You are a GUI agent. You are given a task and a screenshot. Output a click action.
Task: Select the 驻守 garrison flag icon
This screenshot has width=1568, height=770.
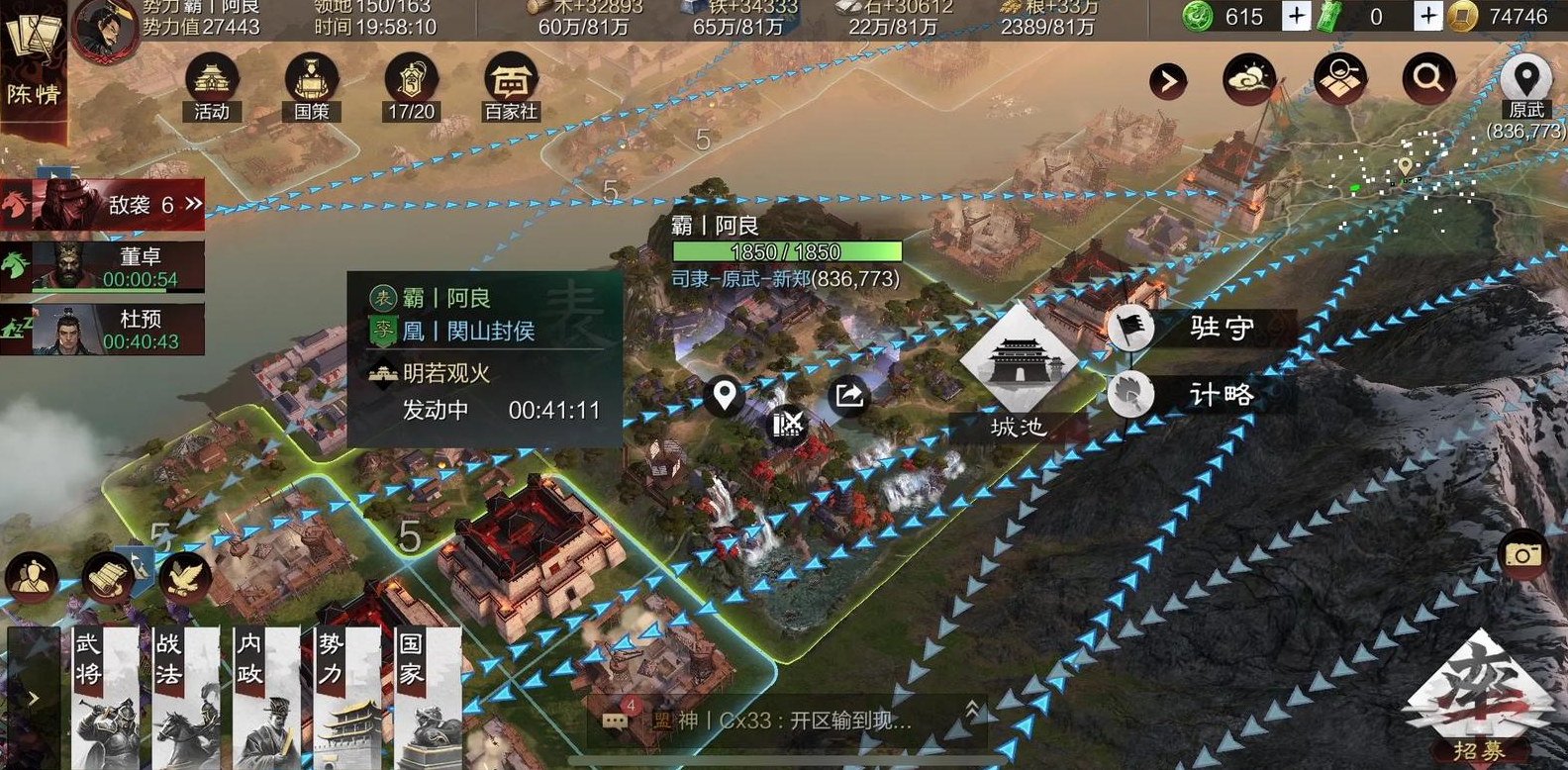tap(1131, 328)
